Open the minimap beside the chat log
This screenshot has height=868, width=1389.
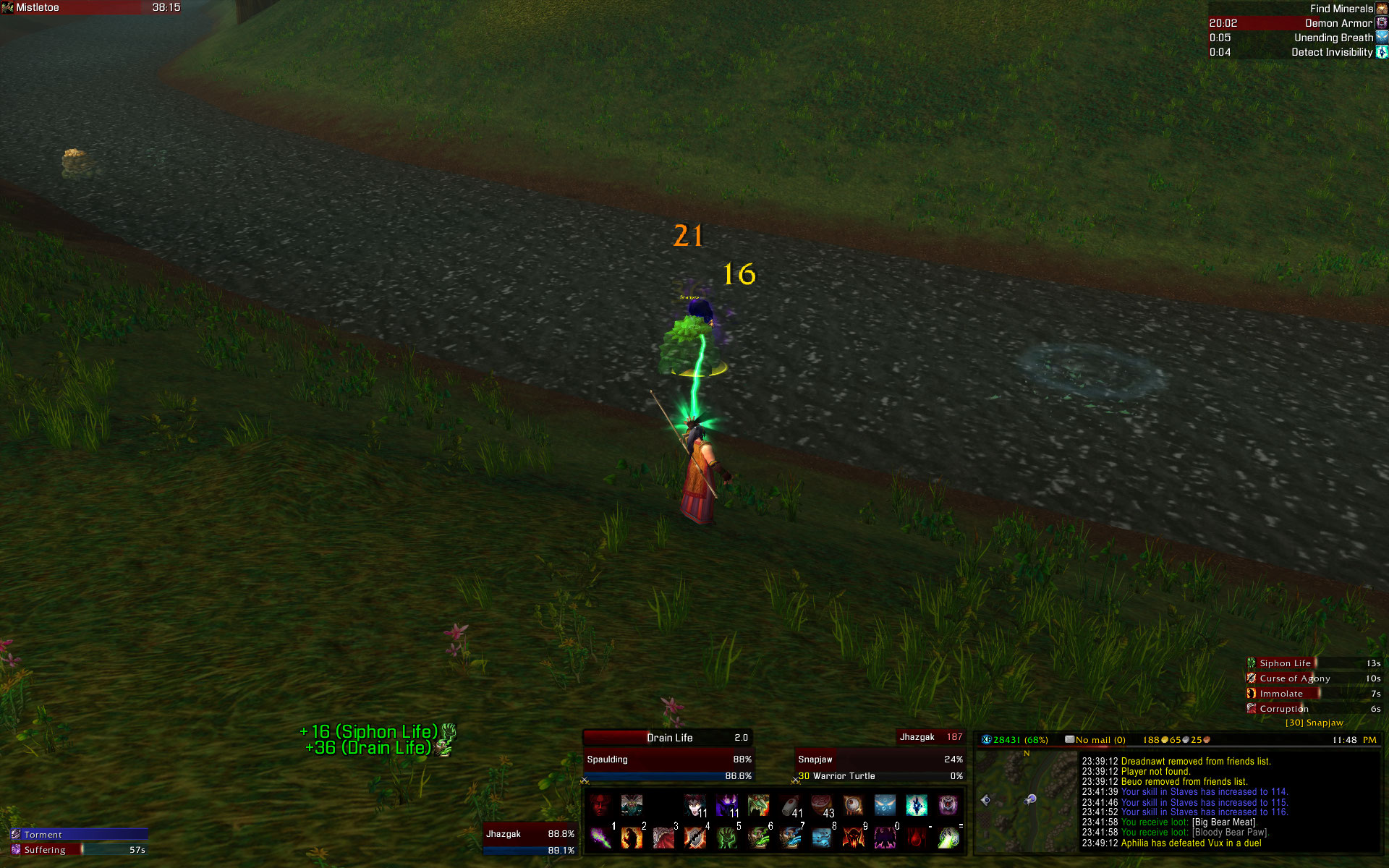tap(1026, 801)
